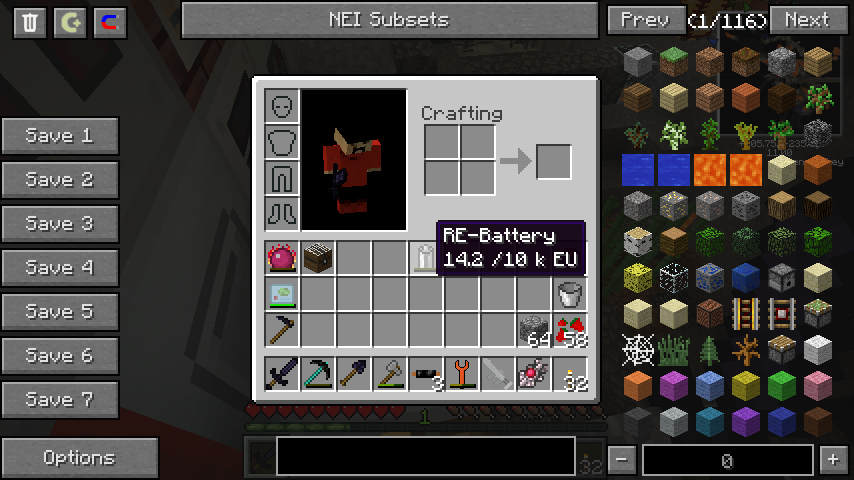
Task: Pick up the stack of 64 cobblestone
Action: pyautogui.click(x=534, y=330)
